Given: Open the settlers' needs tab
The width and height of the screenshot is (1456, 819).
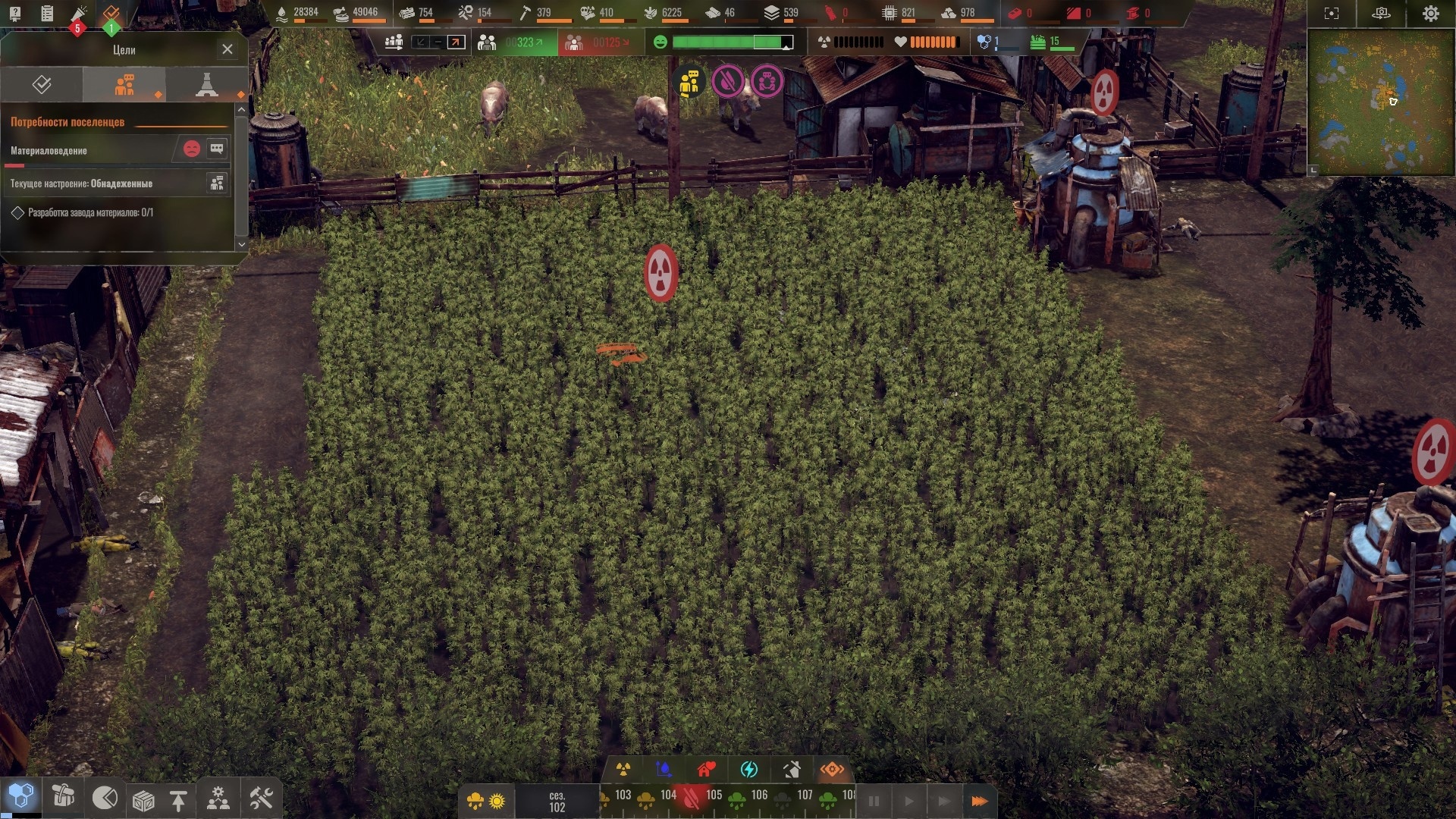Looking at the screenshot, I should 124,84.
